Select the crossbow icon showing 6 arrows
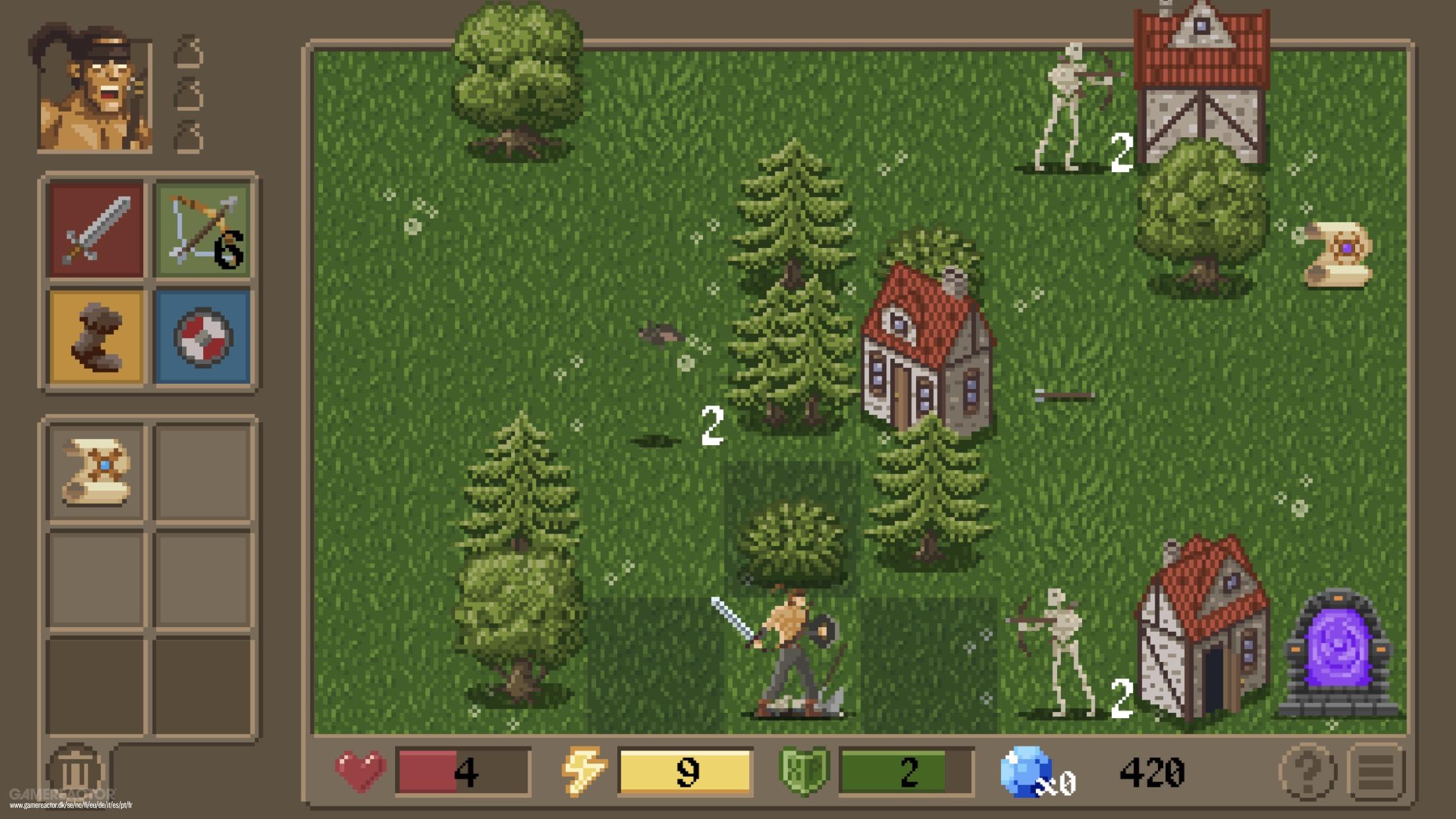Screen dimensions: 1456x819 201,228
